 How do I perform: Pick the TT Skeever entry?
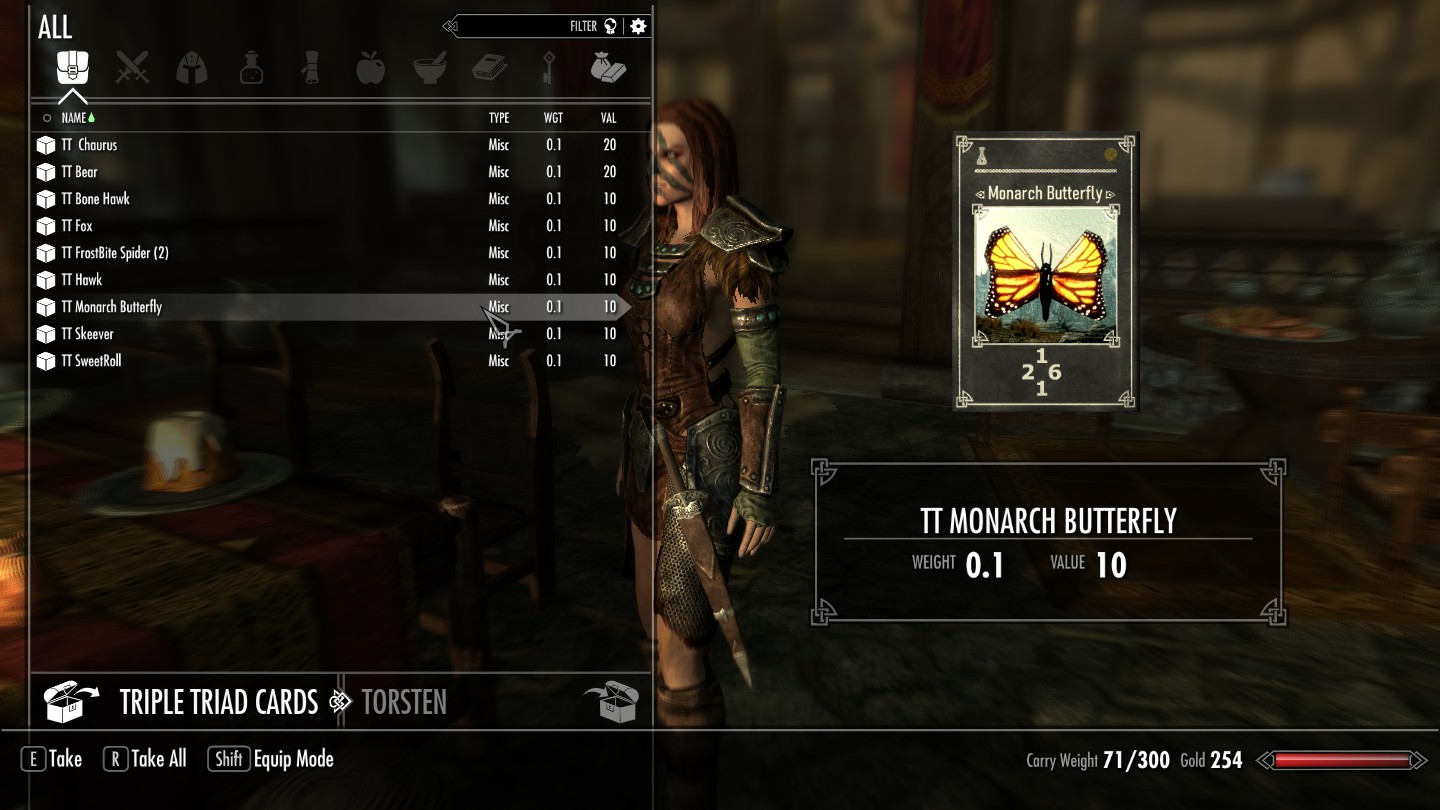pos(88,334)
